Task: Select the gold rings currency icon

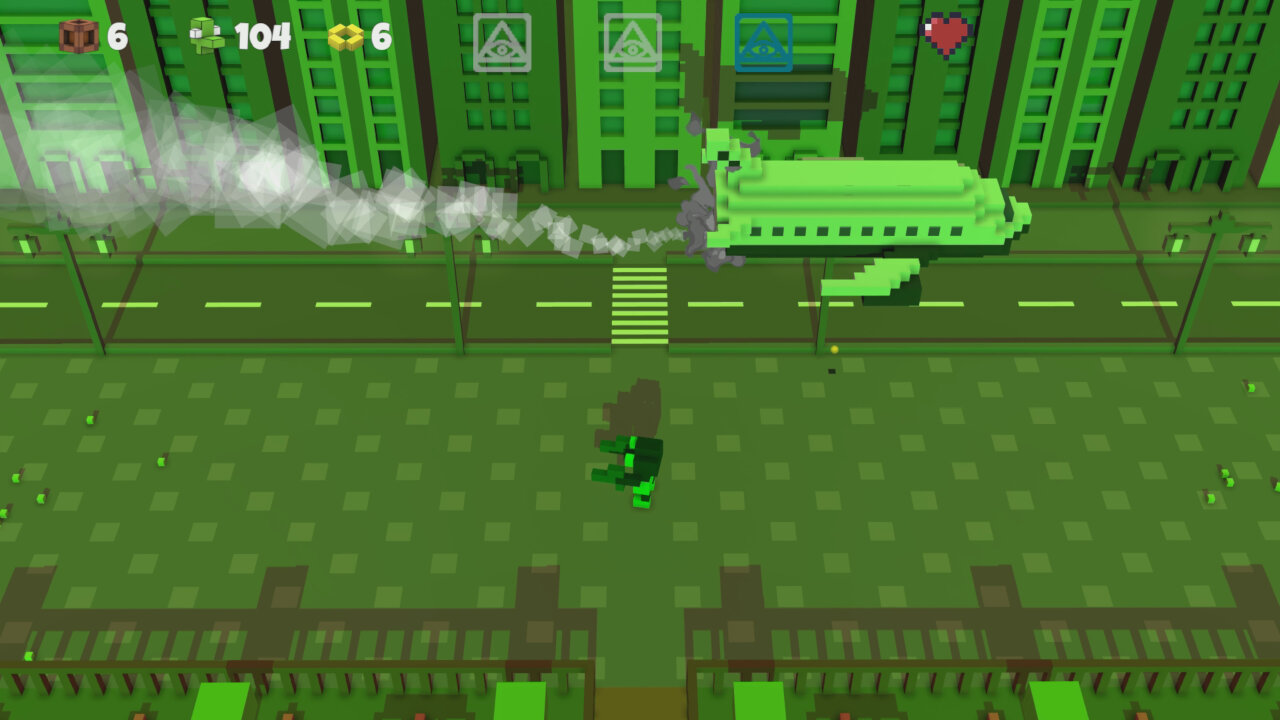Action: pyautogui.click(x=345, y=36)
